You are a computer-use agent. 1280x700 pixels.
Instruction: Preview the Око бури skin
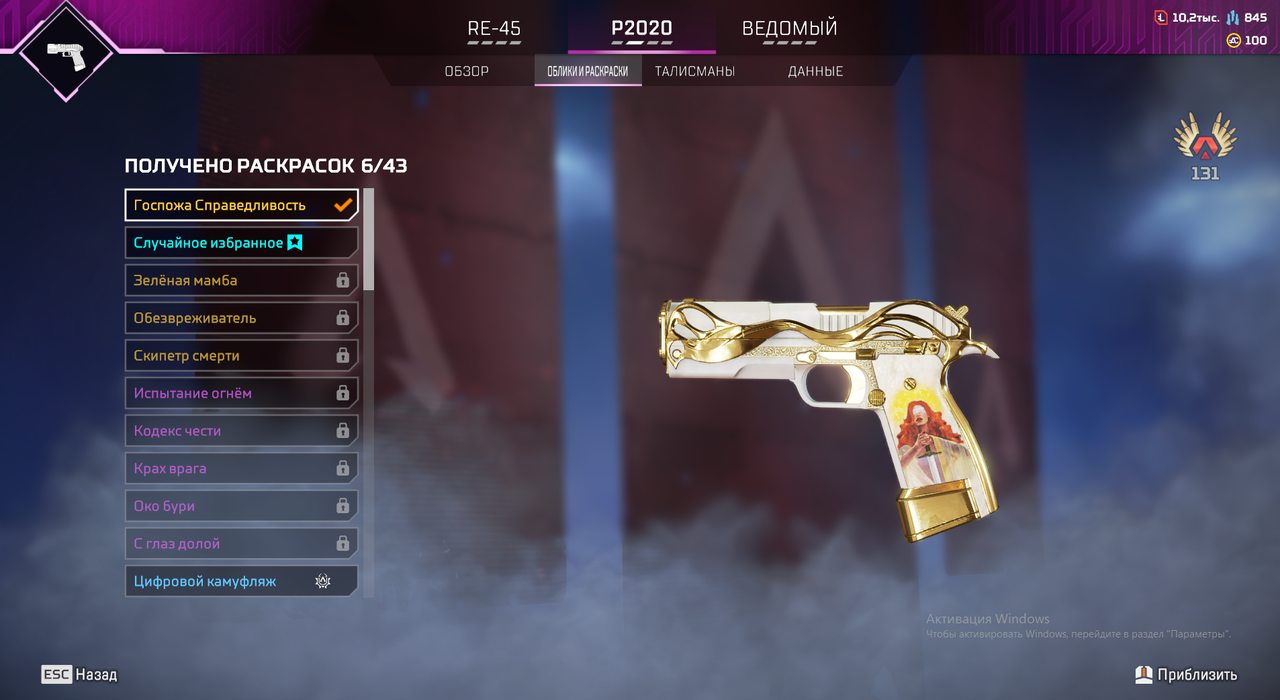241,506
